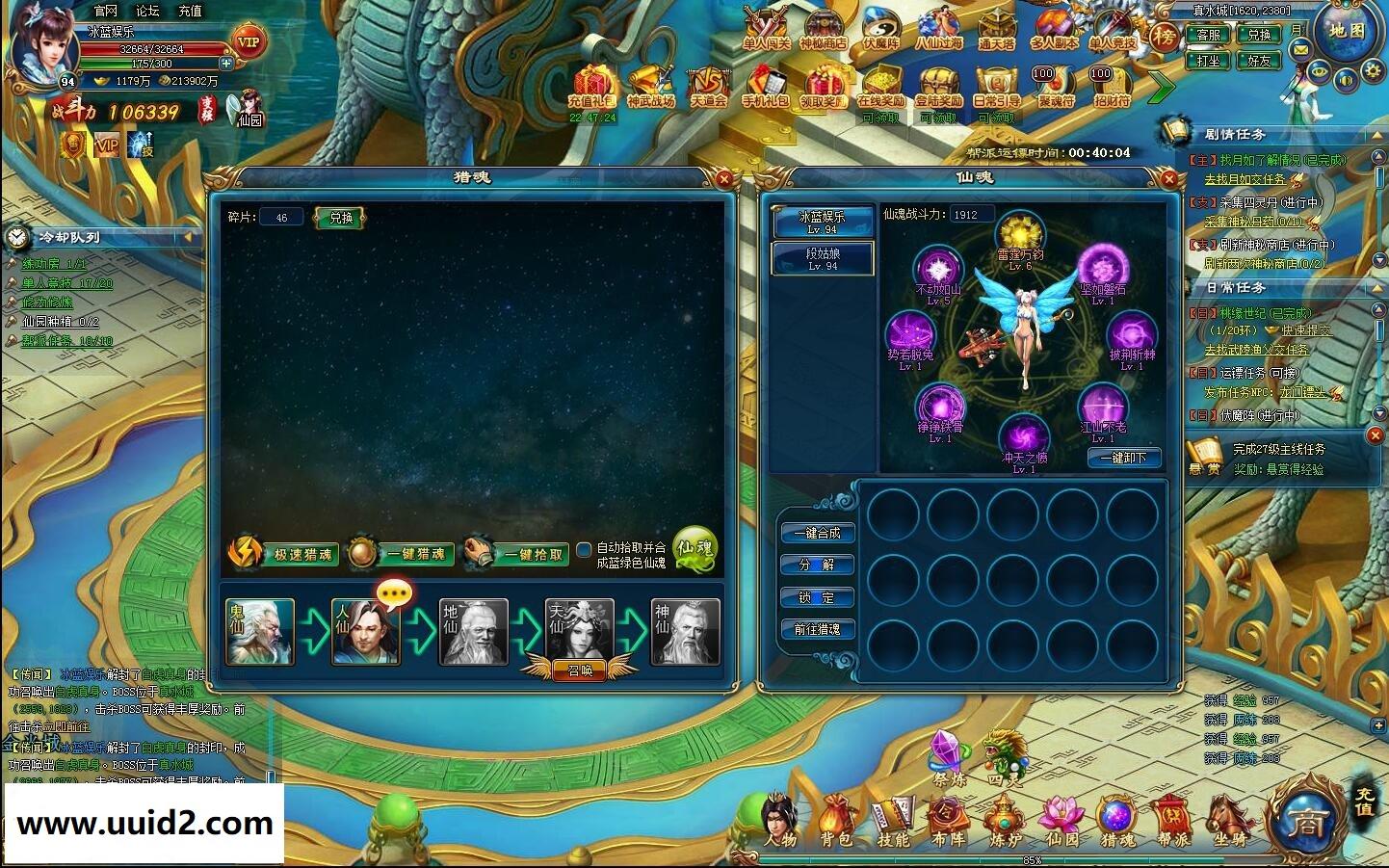Toggle the auto pickup and merge checkbox
This screenshot has width=1389, height=868.
584,551
